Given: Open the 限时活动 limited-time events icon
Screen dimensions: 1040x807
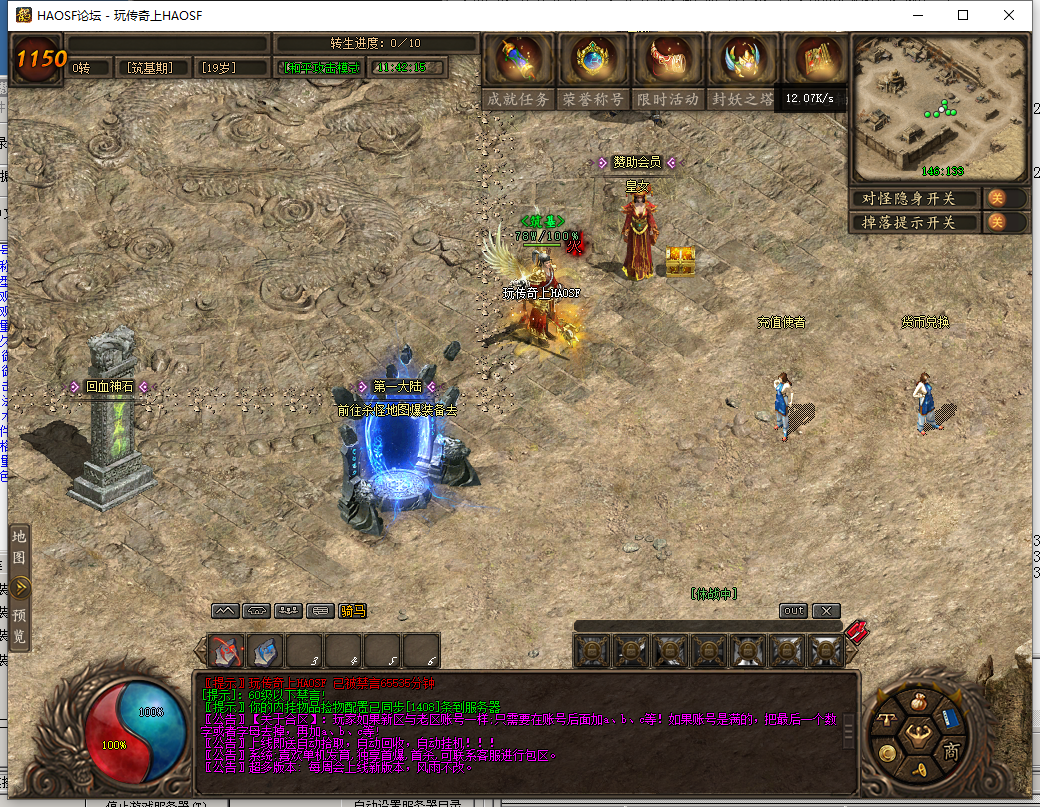Looking at the screenshot, I should pyautogui.click(x=668, y=59).
